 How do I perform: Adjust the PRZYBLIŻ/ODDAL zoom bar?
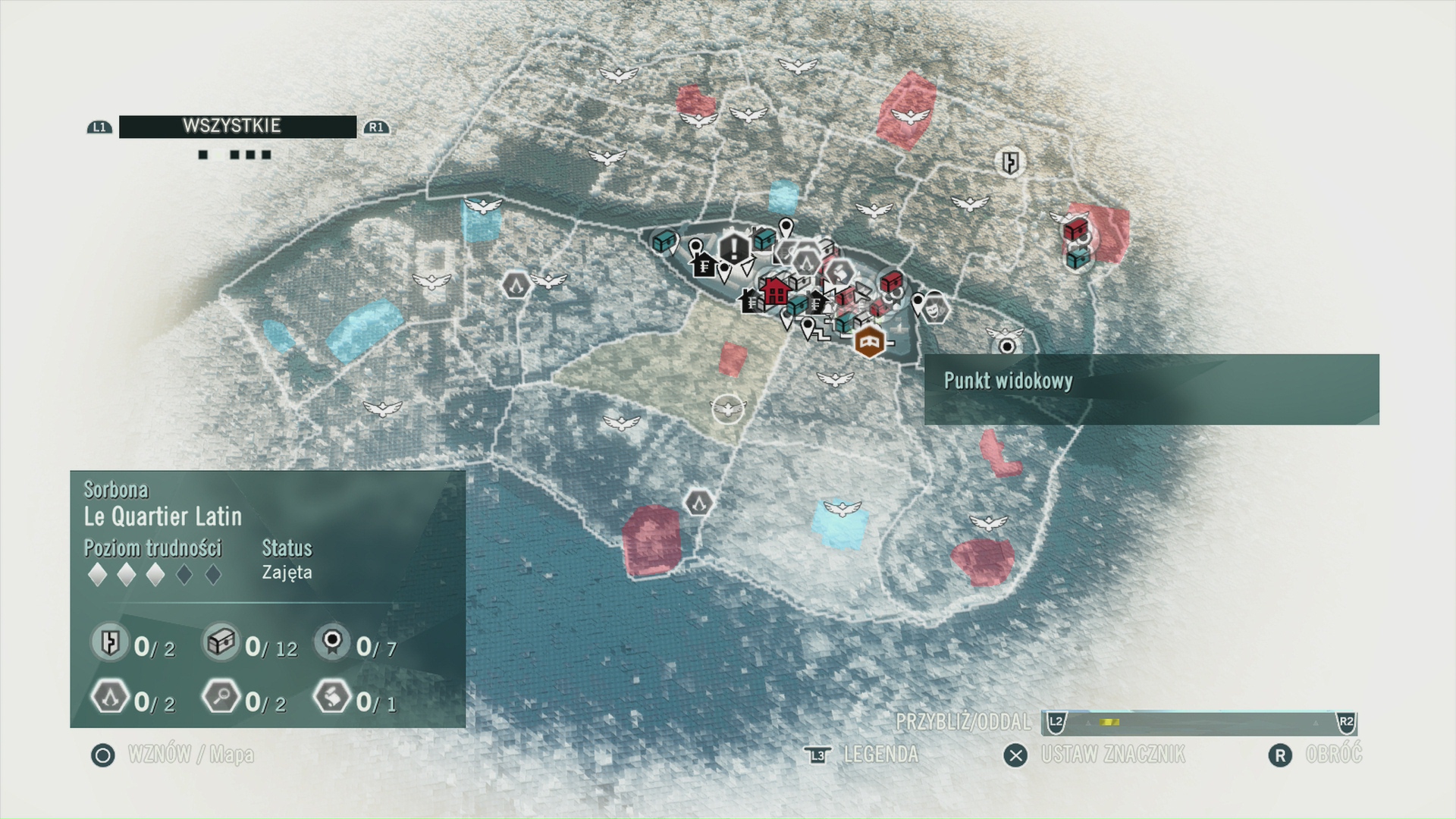point(1200,722)
